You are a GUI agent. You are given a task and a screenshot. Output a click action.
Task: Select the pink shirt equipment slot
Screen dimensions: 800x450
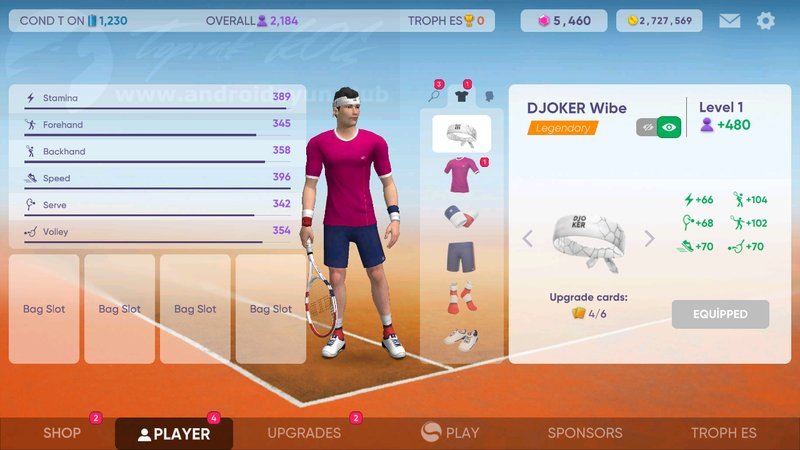tap(461, 175)
